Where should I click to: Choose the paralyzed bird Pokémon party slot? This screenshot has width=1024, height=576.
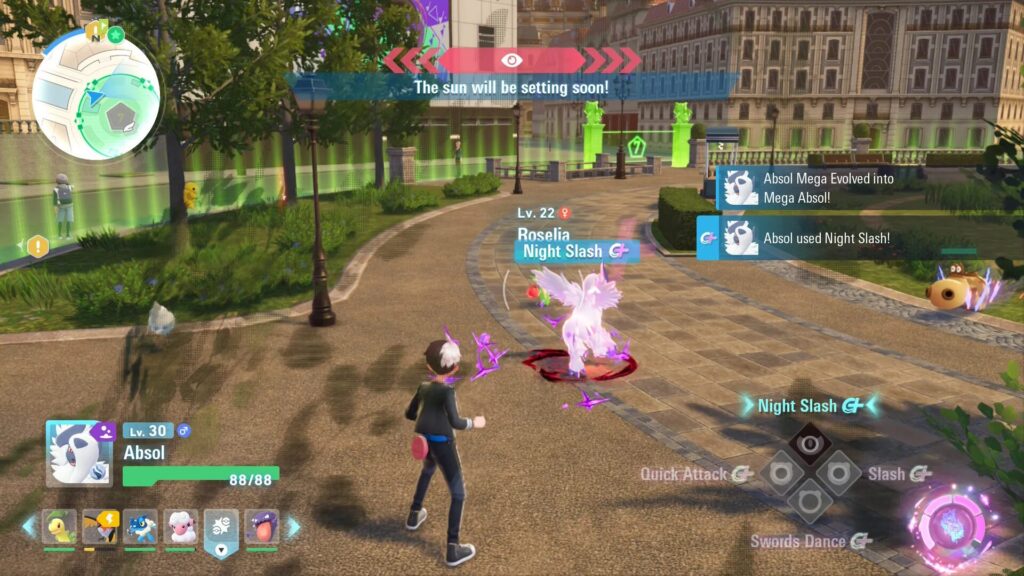click(x=100, y=526)
